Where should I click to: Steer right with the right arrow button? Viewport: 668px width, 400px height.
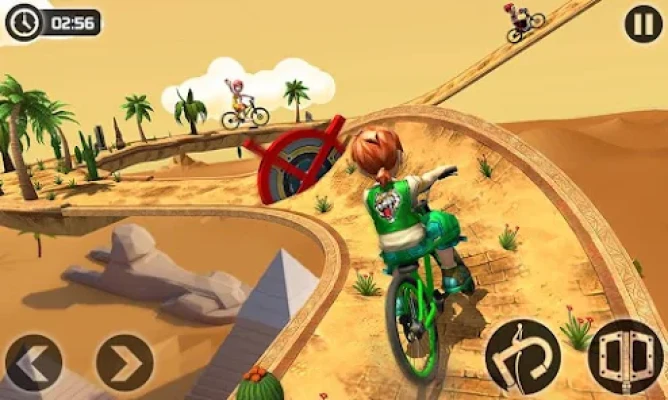coord(124,363)
